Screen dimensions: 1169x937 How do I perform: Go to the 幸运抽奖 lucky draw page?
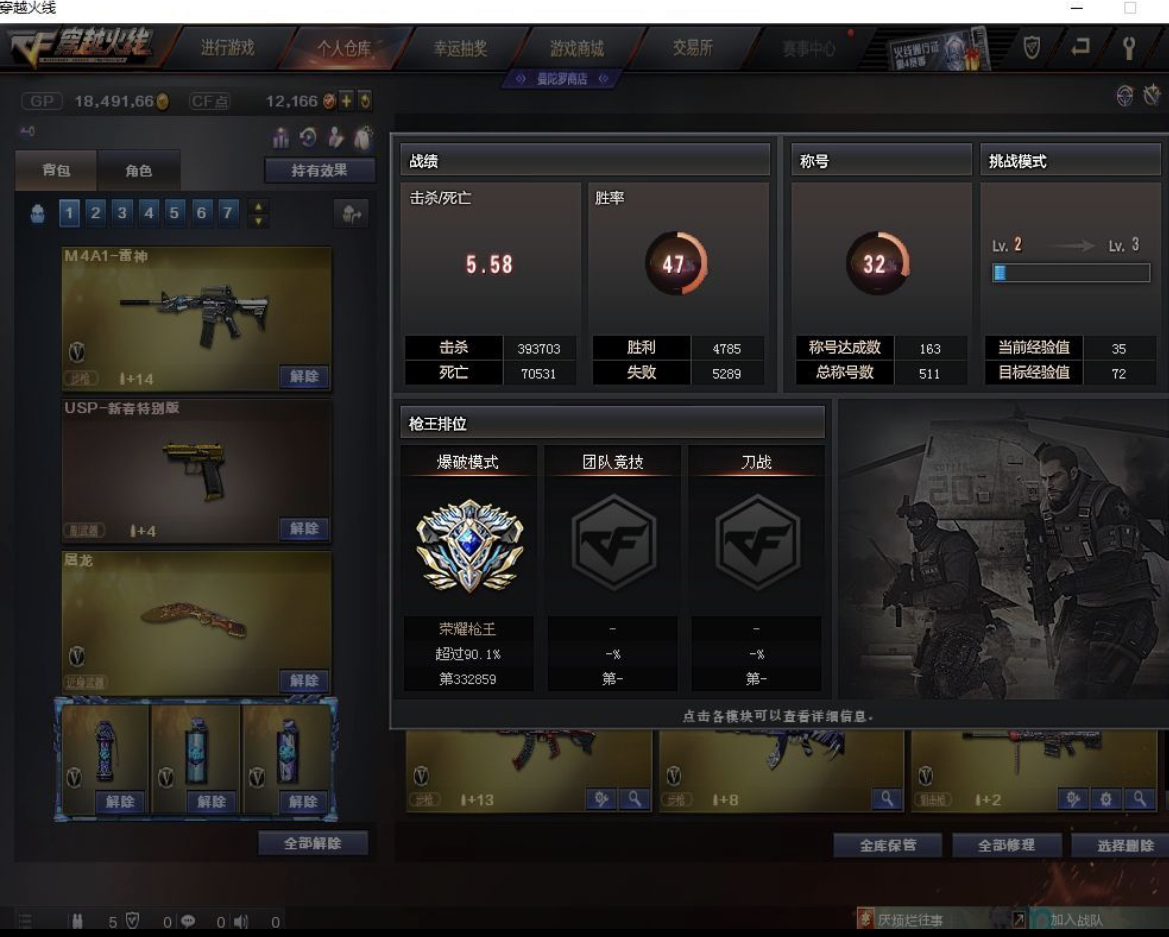pos(460,48)
